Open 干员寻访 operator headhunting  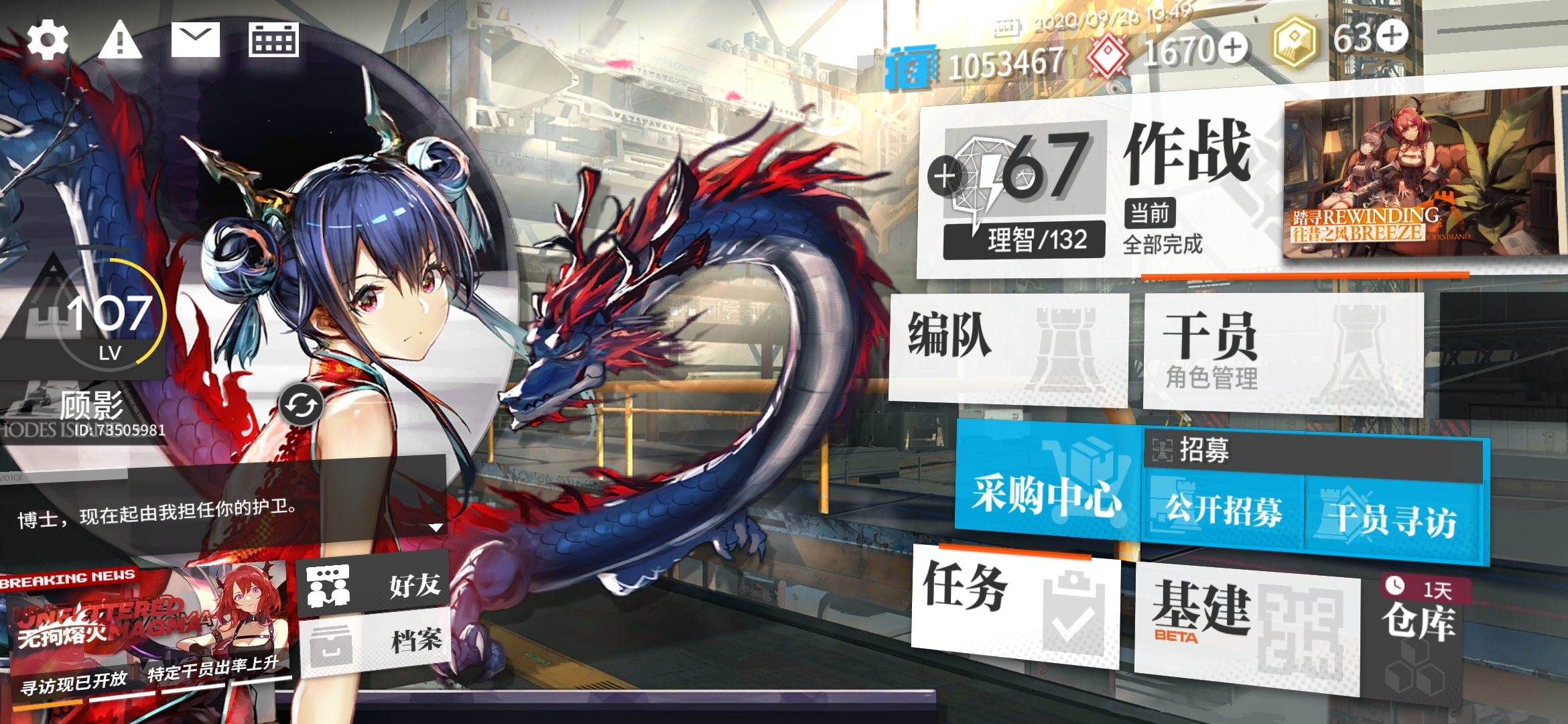pyautogui.click(x=1394, y=520)
